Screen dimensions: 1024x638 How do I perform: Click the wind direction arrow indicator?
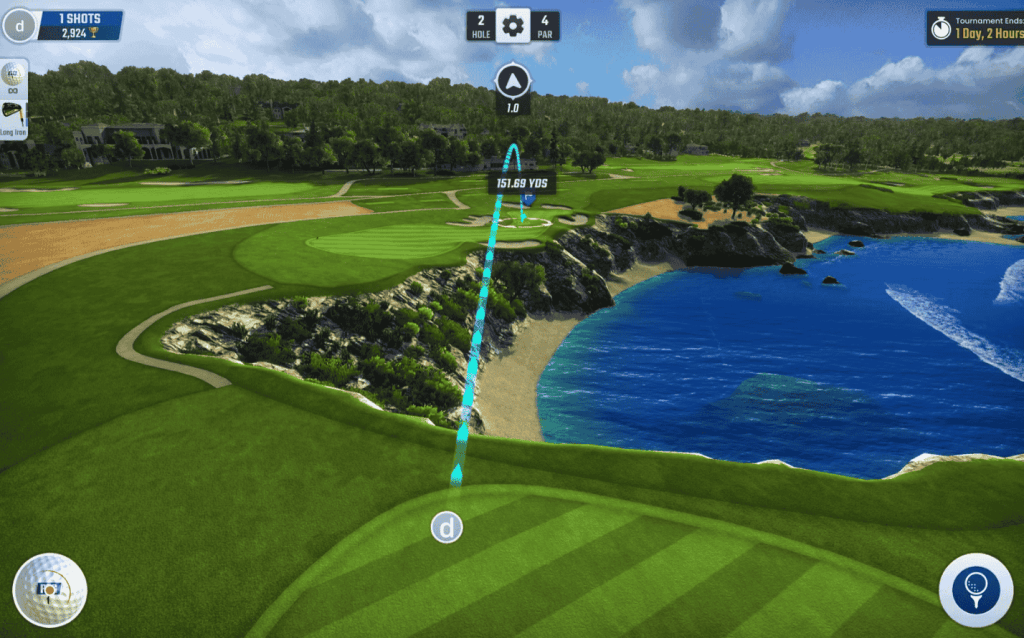pos(513,82)
